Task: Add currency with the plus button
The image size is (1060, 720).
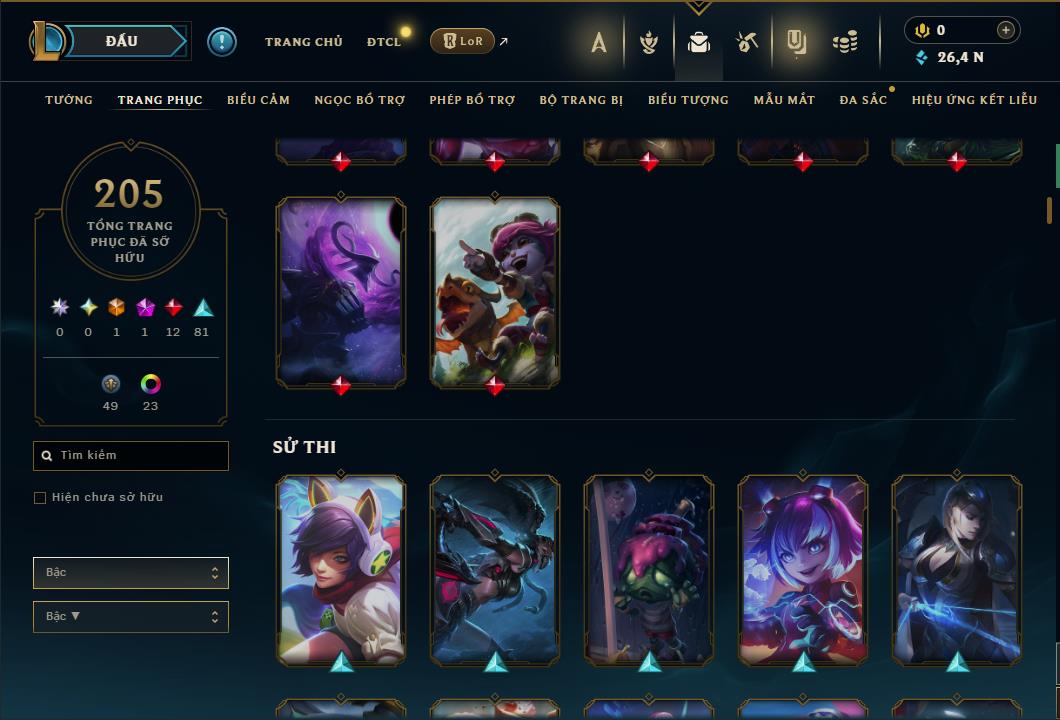Action: 1005,30
